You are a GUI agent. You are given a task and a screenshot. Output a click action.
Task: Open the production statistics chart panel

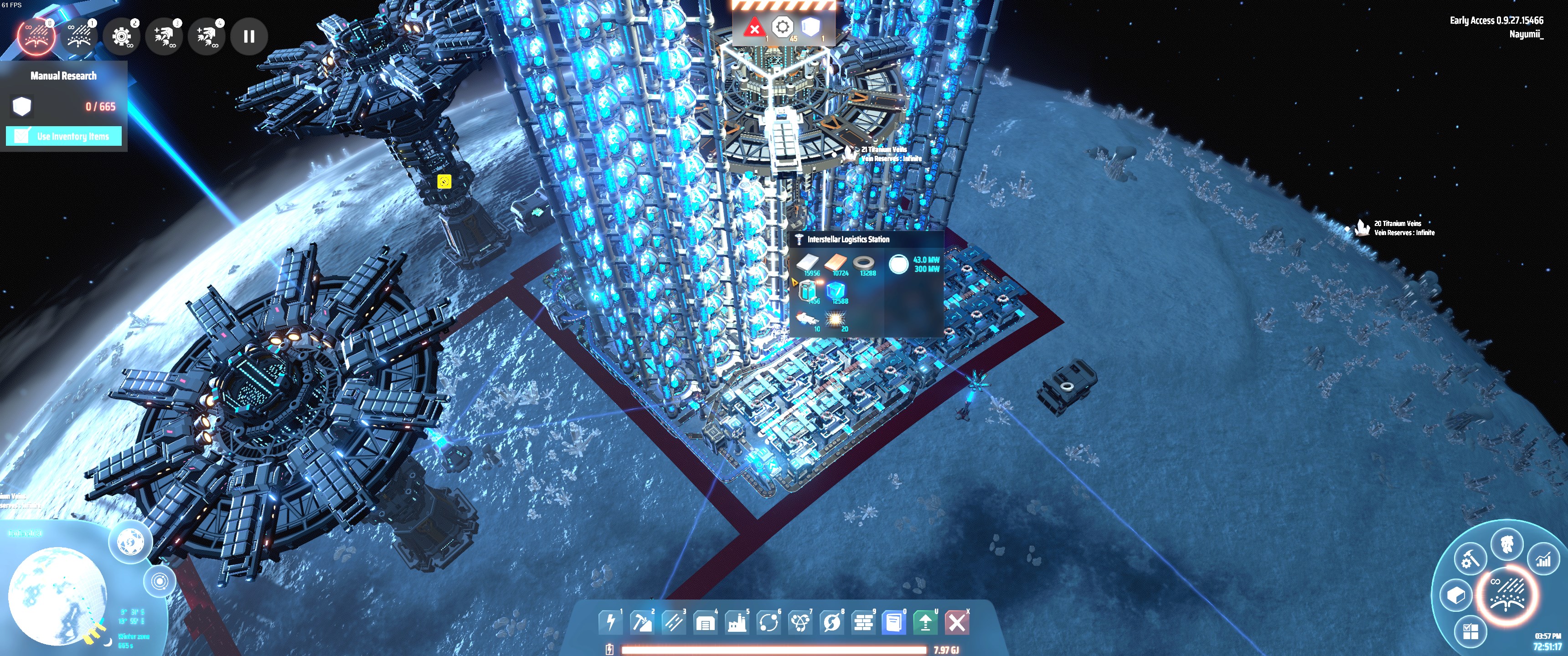1544,559
